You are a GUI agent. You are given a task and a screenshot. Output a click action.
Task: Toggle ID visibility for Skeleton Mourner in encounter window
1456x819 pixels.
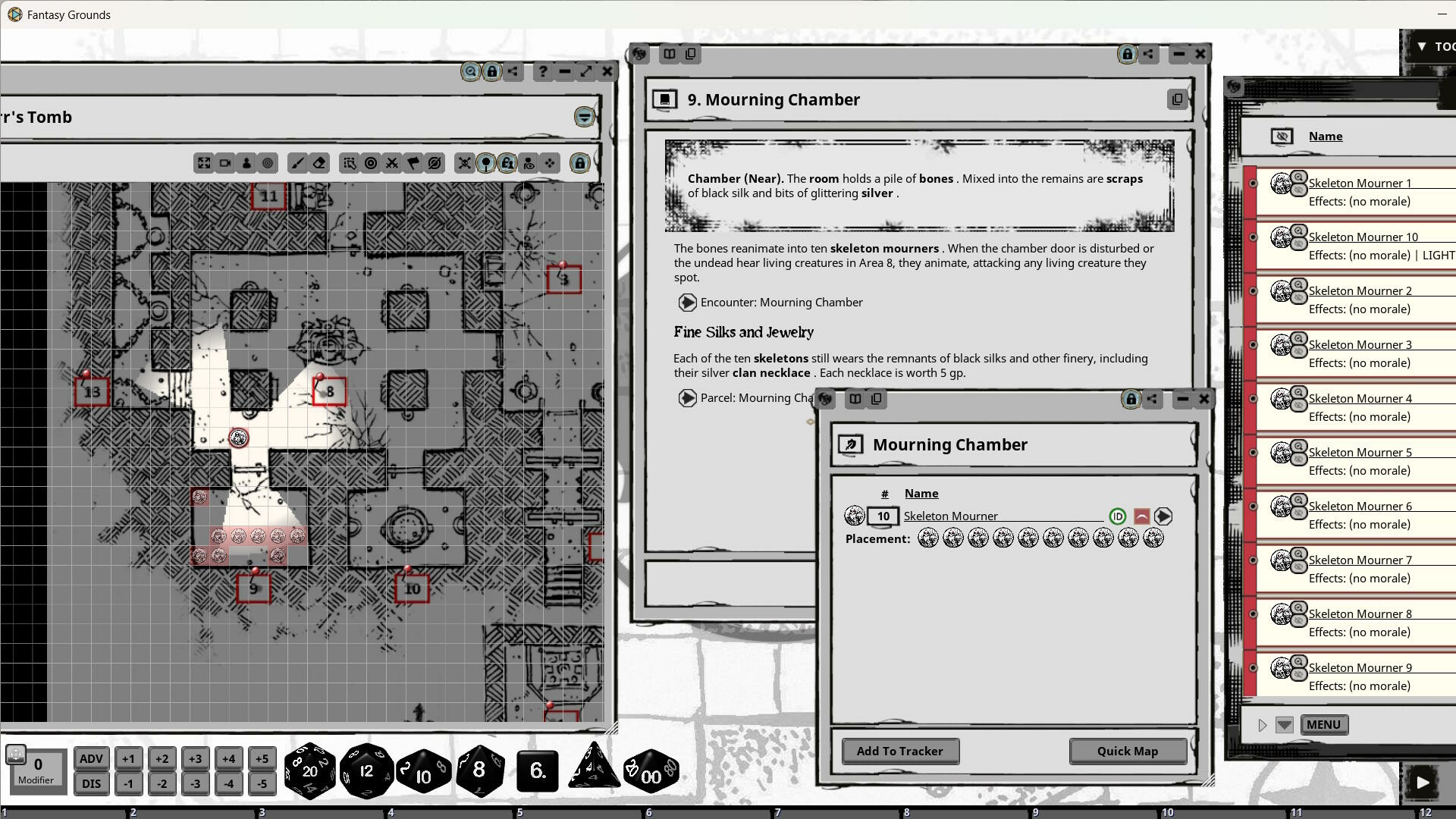point(1117,516)
